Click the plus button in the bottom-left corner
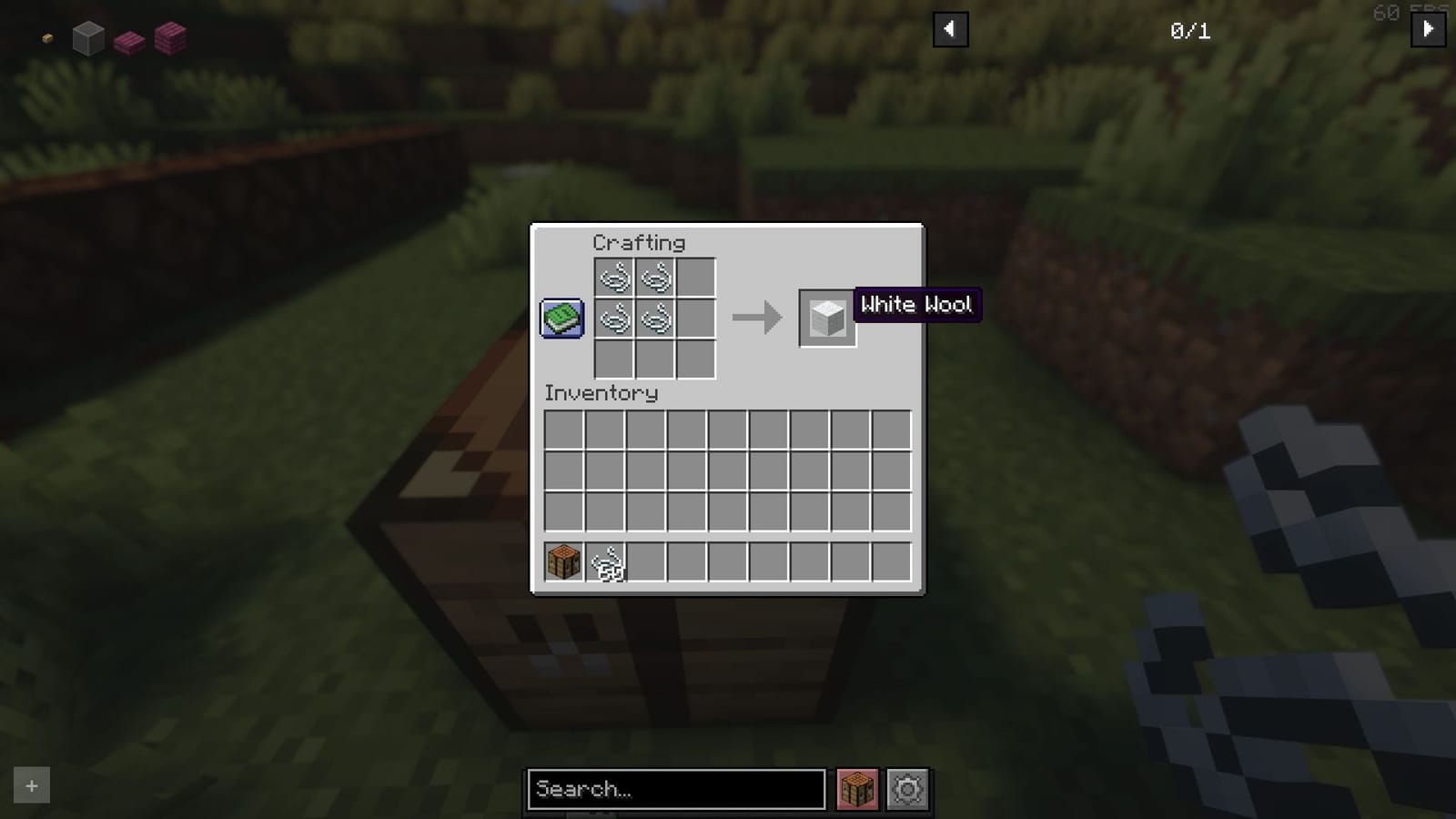The image size is (1456, 819). (x=31, y=785)
